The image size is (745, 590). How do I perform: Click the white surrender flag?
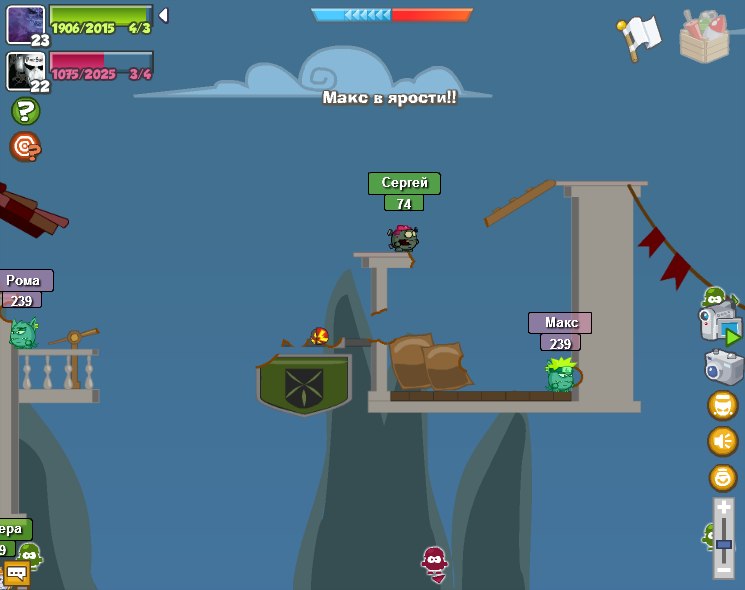click(x=640, y=37)
